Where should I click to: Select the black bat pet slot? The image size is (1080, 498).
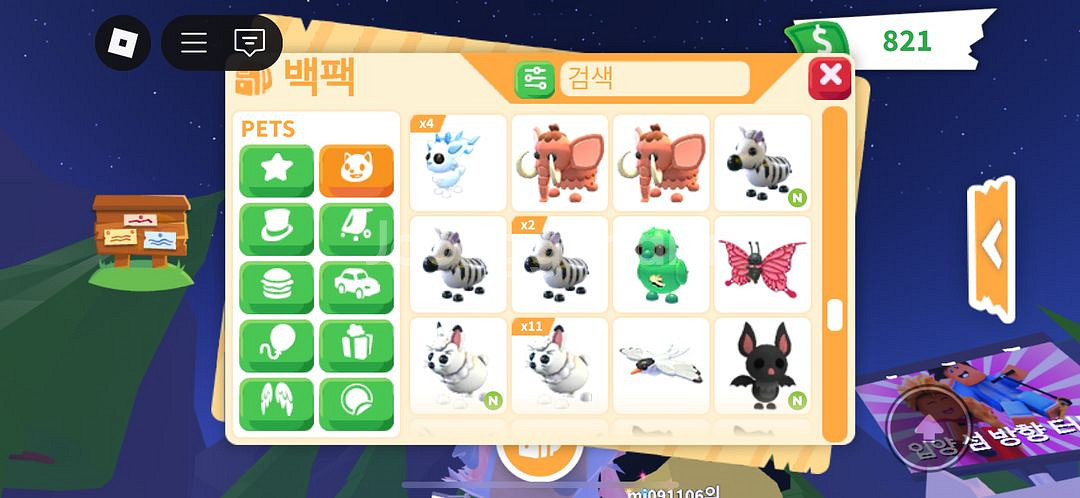(x=761, y=366)
